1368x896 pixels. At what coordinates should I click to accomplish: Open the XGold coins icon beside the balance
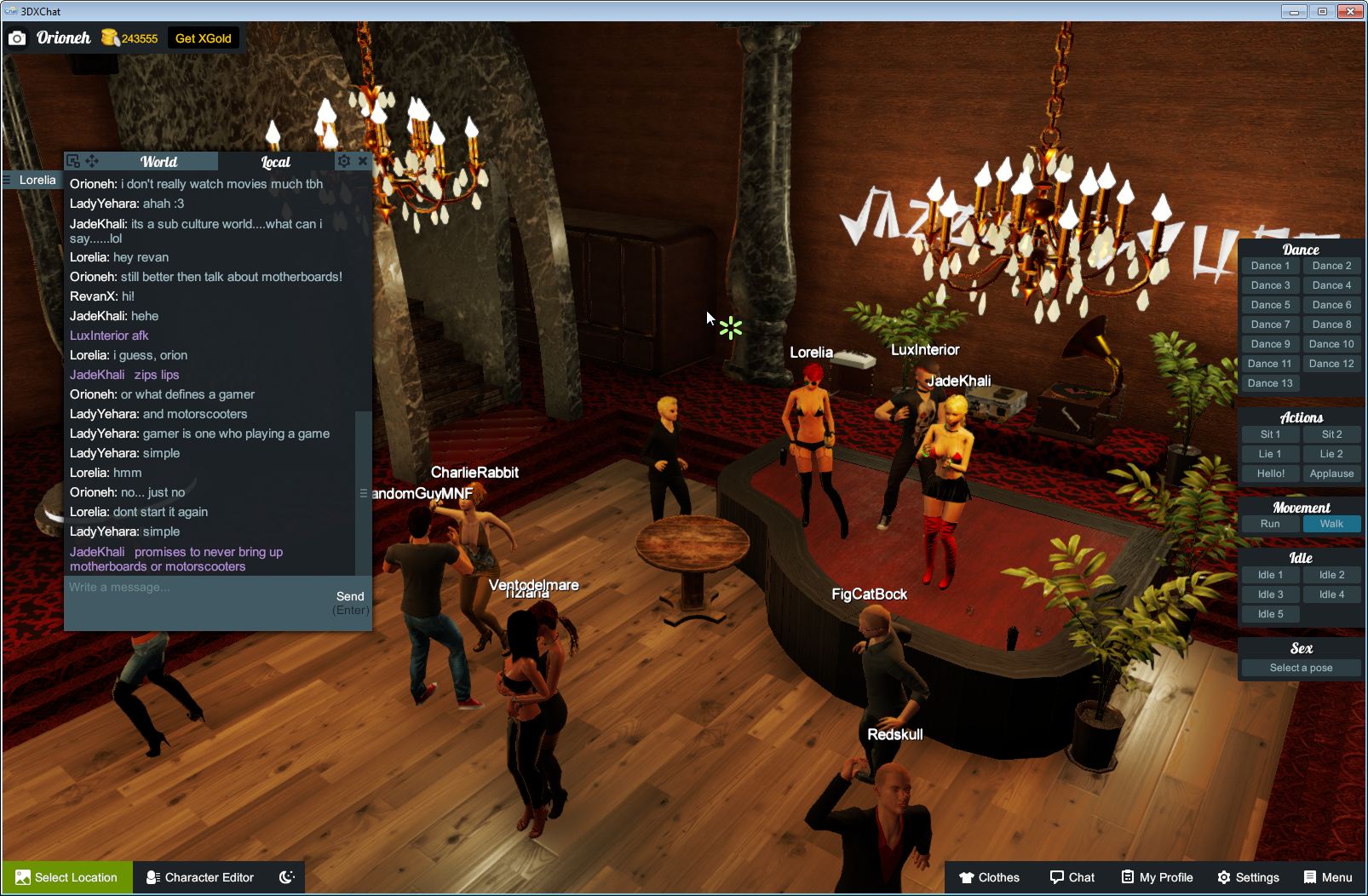(110, 37)
